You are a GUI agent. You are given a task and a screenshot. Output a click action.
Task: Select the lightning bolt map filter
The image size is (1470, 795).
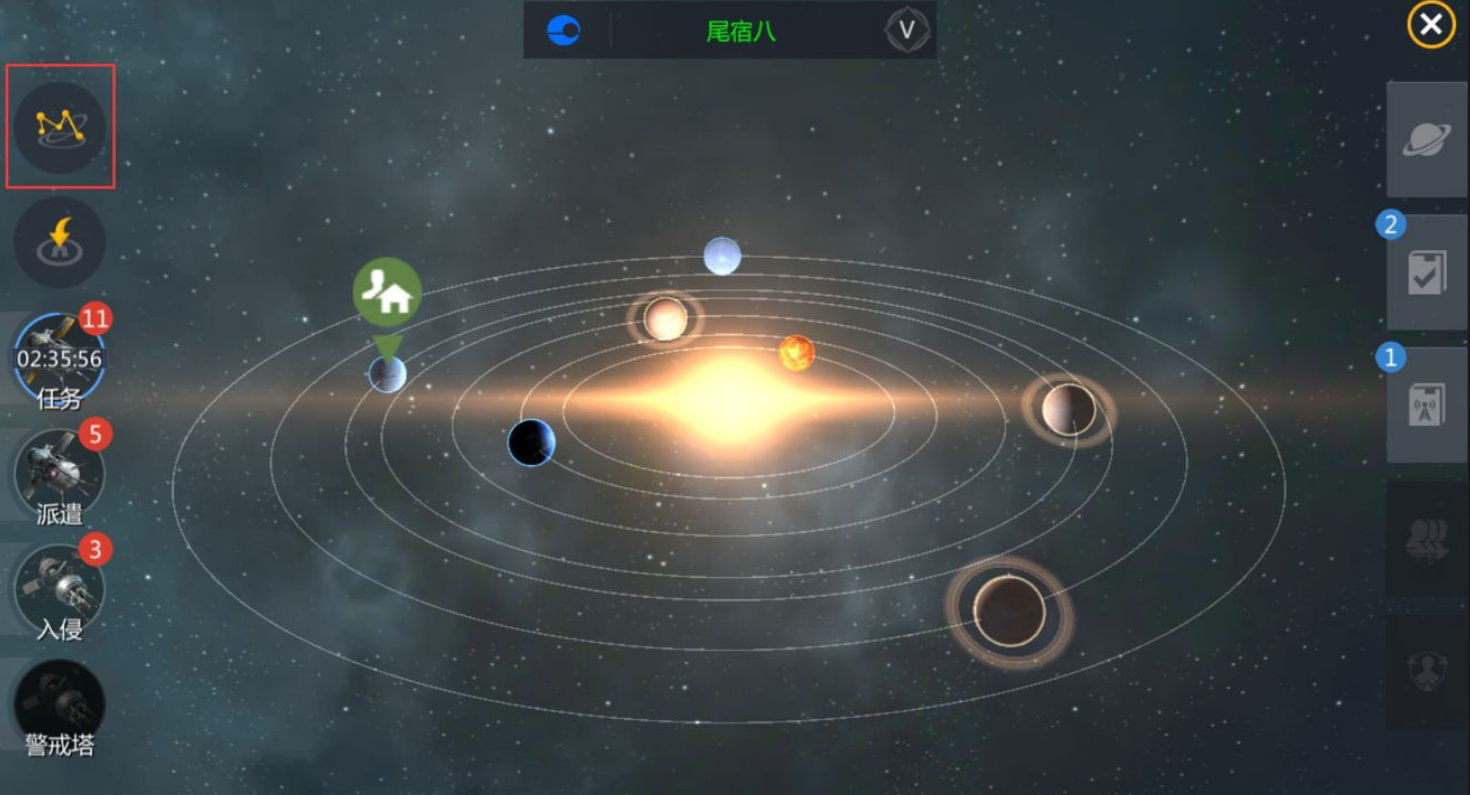click(x=60, y=242)
